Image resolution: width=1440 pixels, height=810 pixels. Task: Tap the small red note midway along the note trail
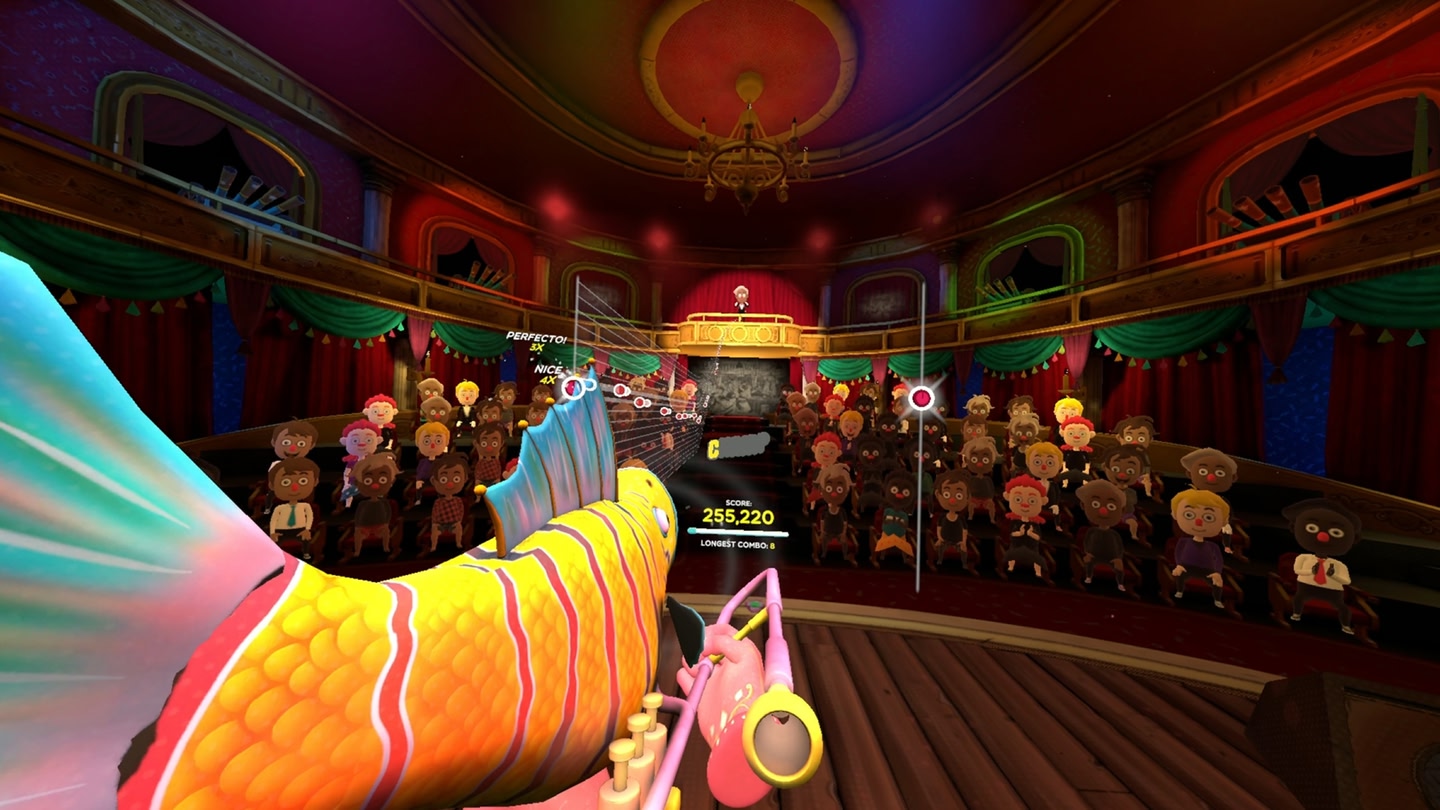[x=666, y=411]
